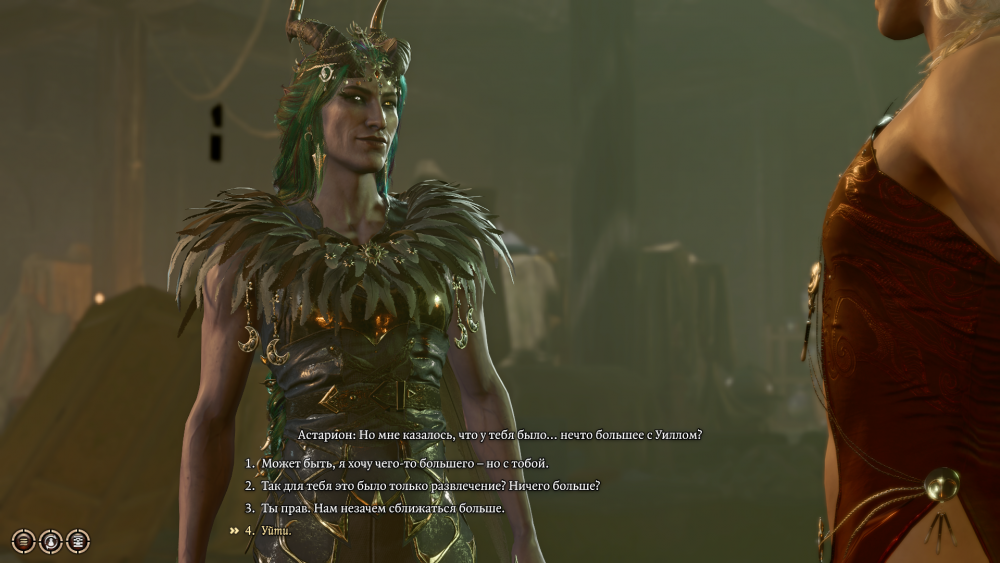This screenshot has width=1000, height=563.
Task: Click the switch character icon with arrows
Action: pos(50,541)
